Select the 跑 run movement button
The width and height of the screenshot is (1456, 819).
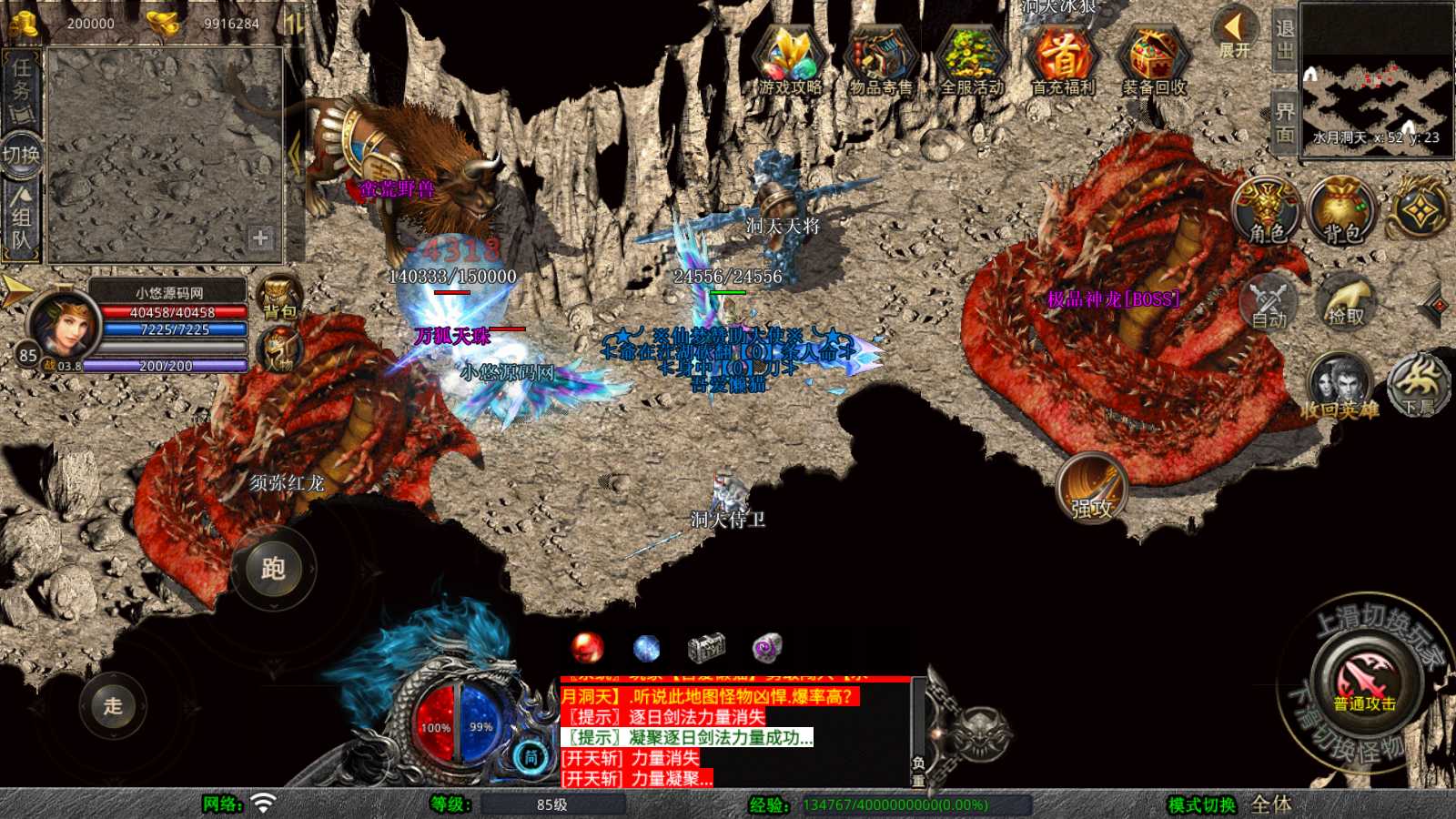coord(273,569)
